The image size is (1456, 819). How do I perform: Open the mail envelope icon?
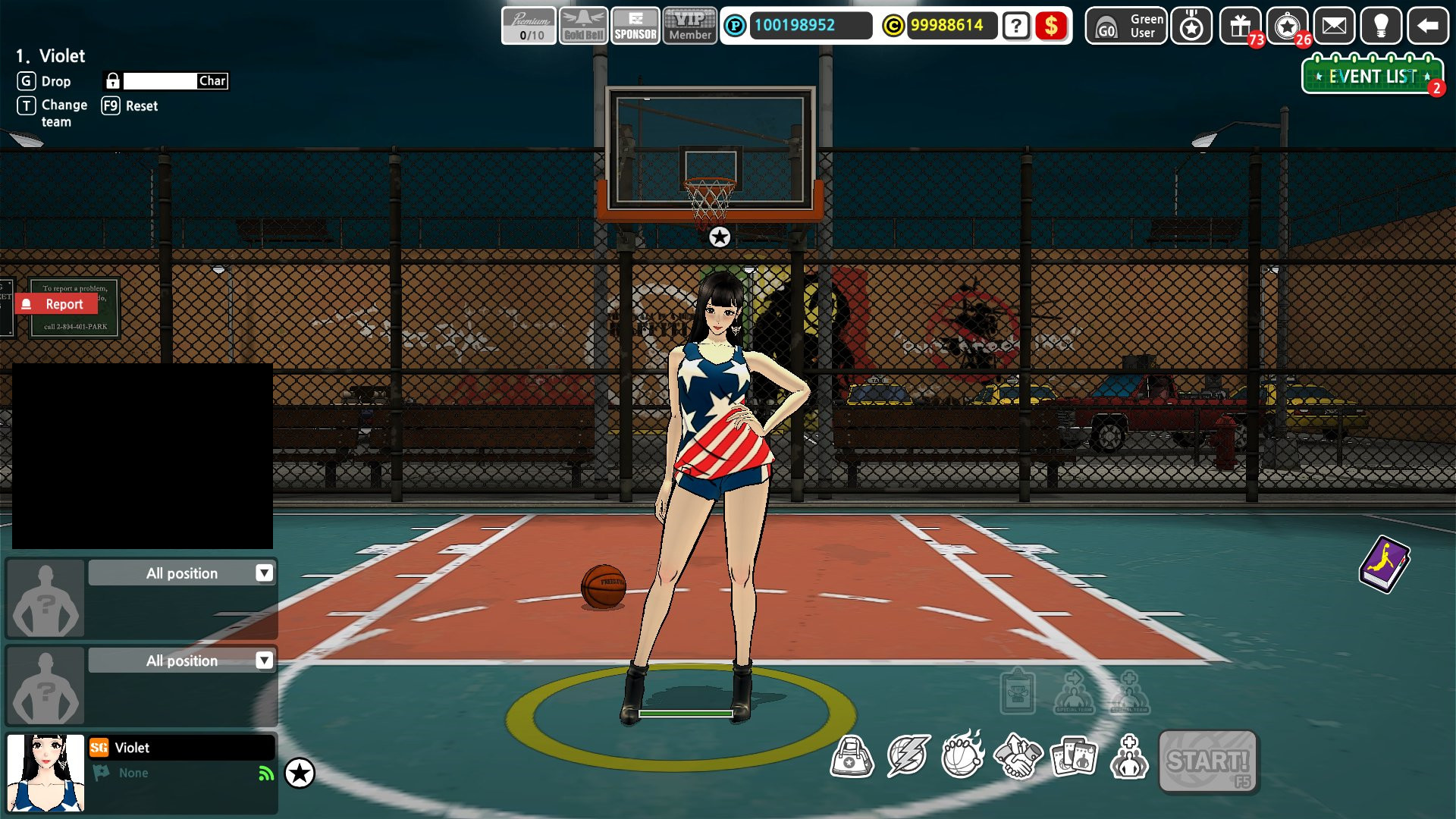1335,27
